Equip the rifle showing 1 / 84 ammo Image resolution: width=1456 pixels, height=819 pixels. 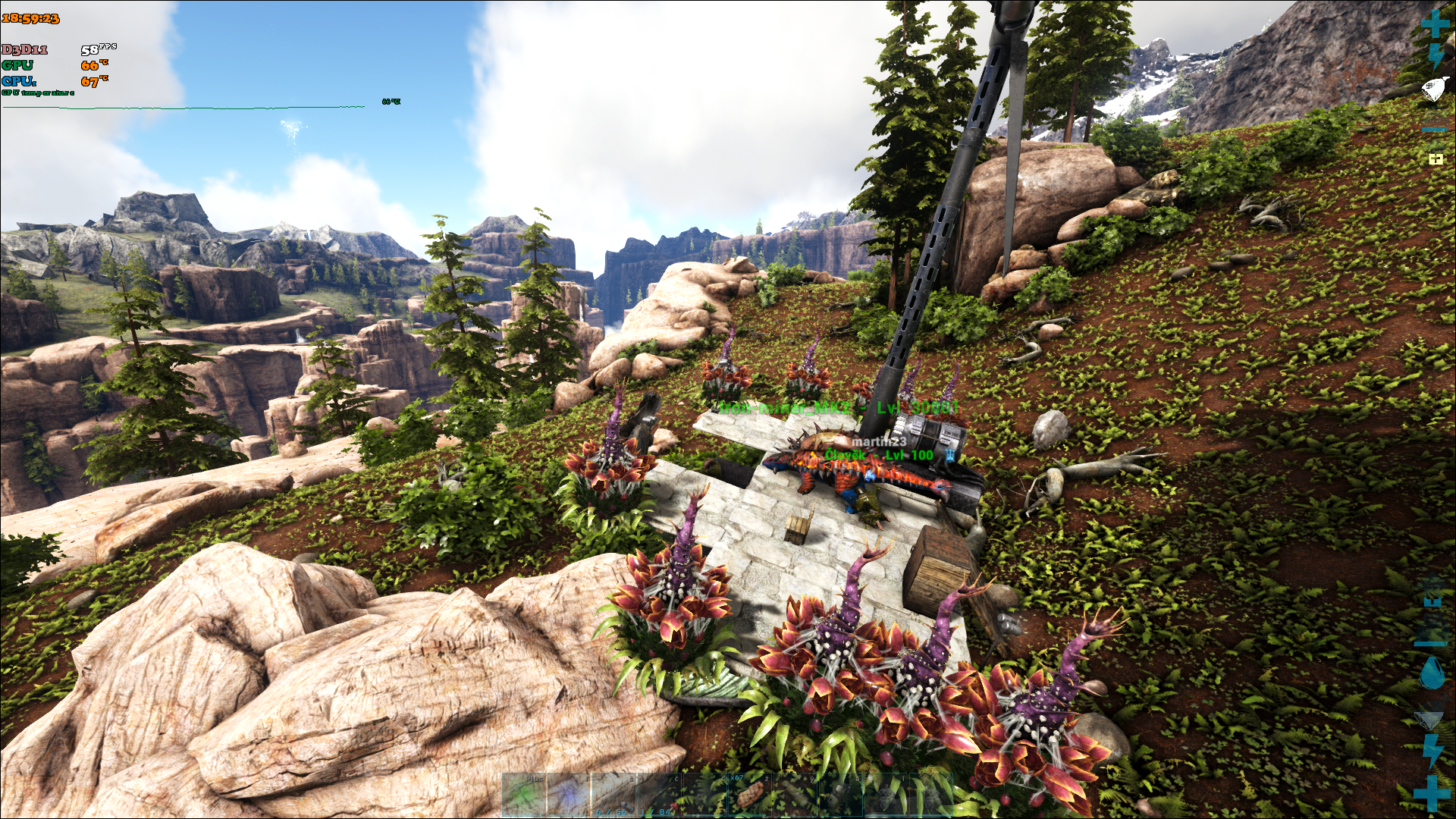[x=659, y=795]
